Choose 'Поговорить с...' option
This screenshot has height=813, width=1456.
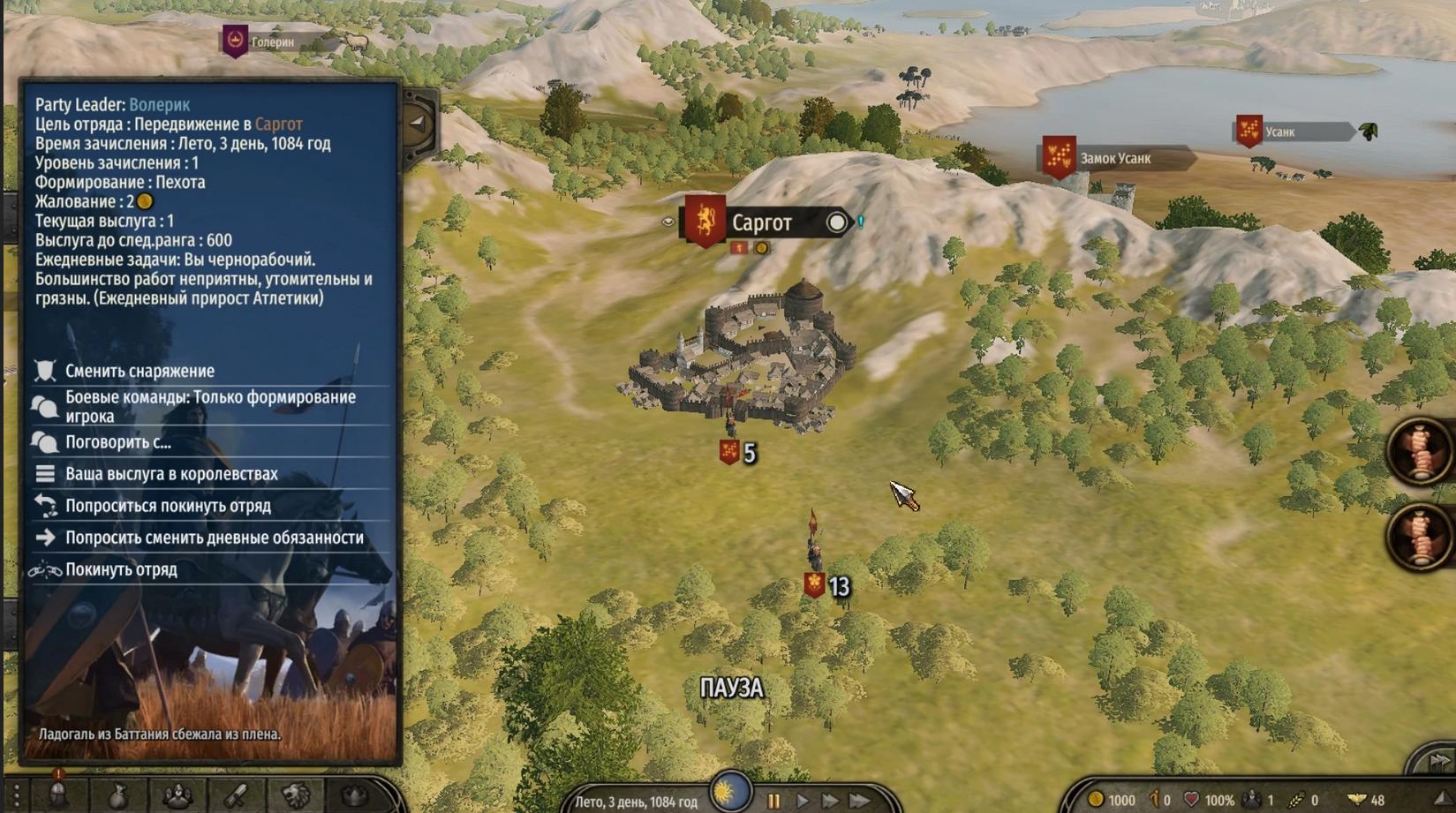[118, 442]
